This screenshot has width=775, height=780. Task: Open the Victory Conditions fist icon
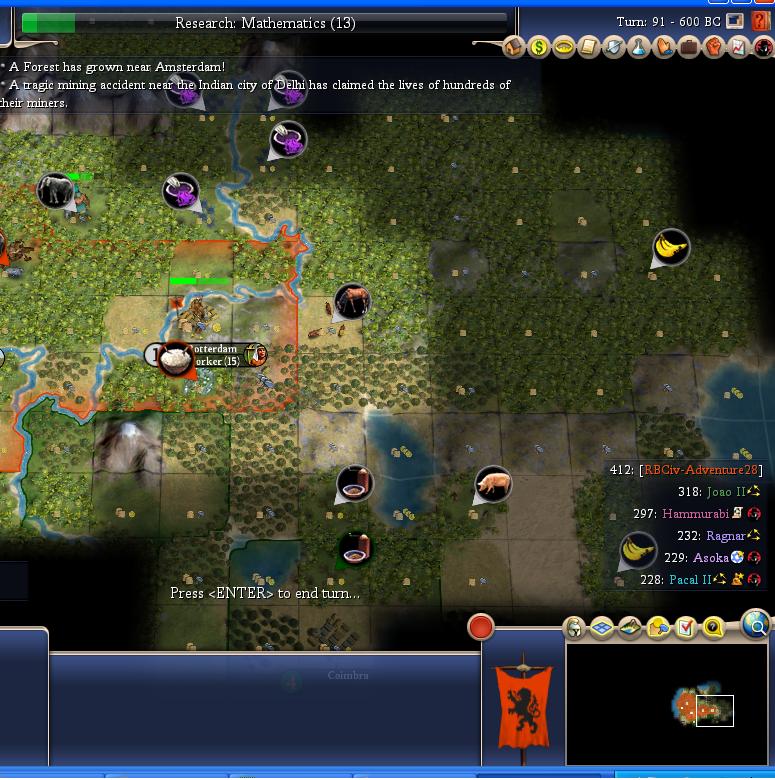tap(713, 47)
